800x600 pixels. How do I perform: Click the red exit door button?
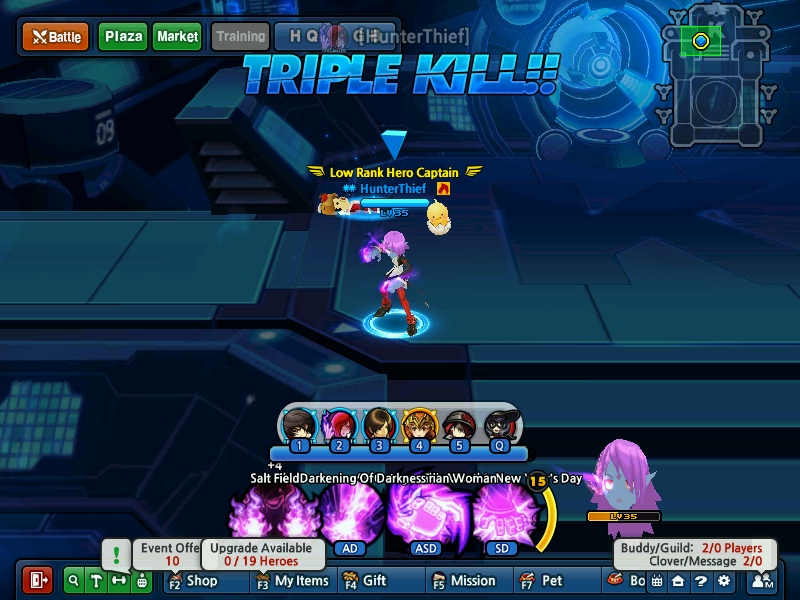pyautogui.click(x=38, y=580)
